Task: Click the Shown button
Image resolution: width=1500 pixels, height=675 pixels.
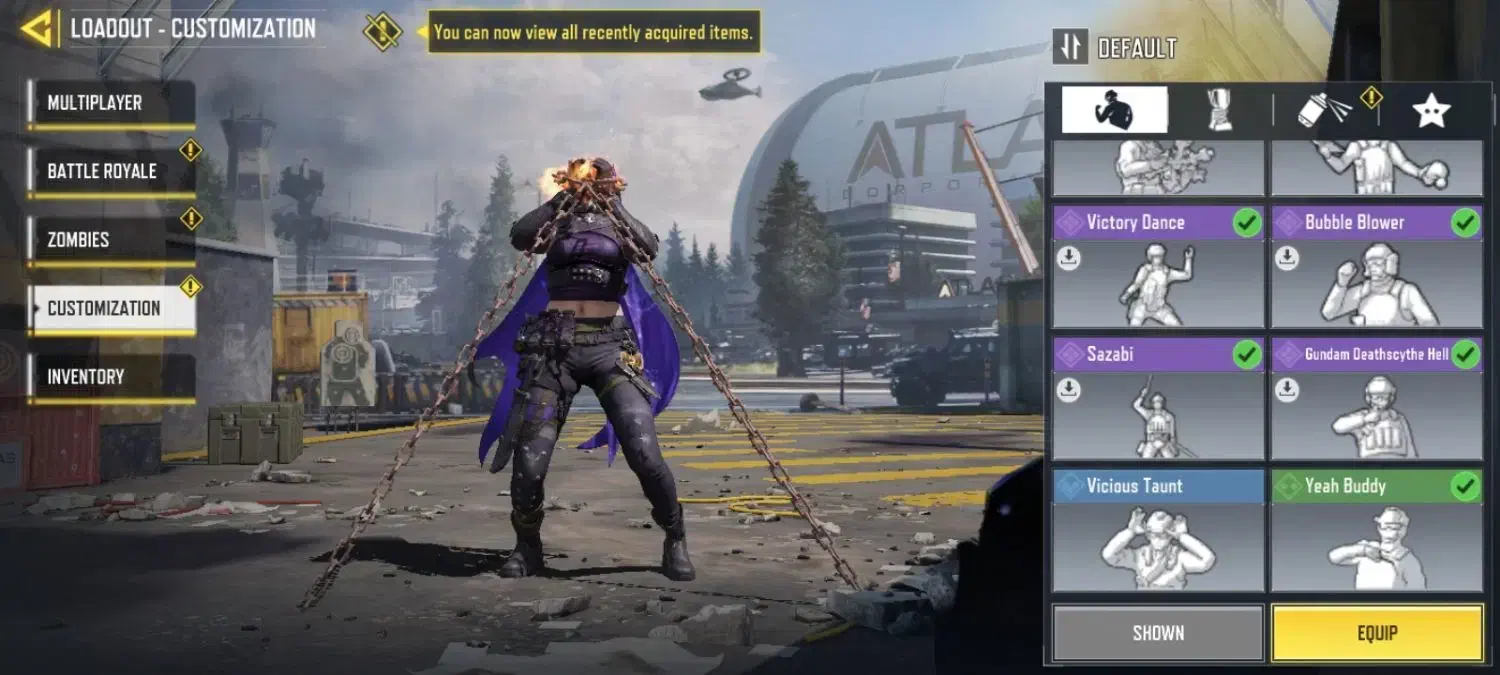Action: [x=1158, y=633]
